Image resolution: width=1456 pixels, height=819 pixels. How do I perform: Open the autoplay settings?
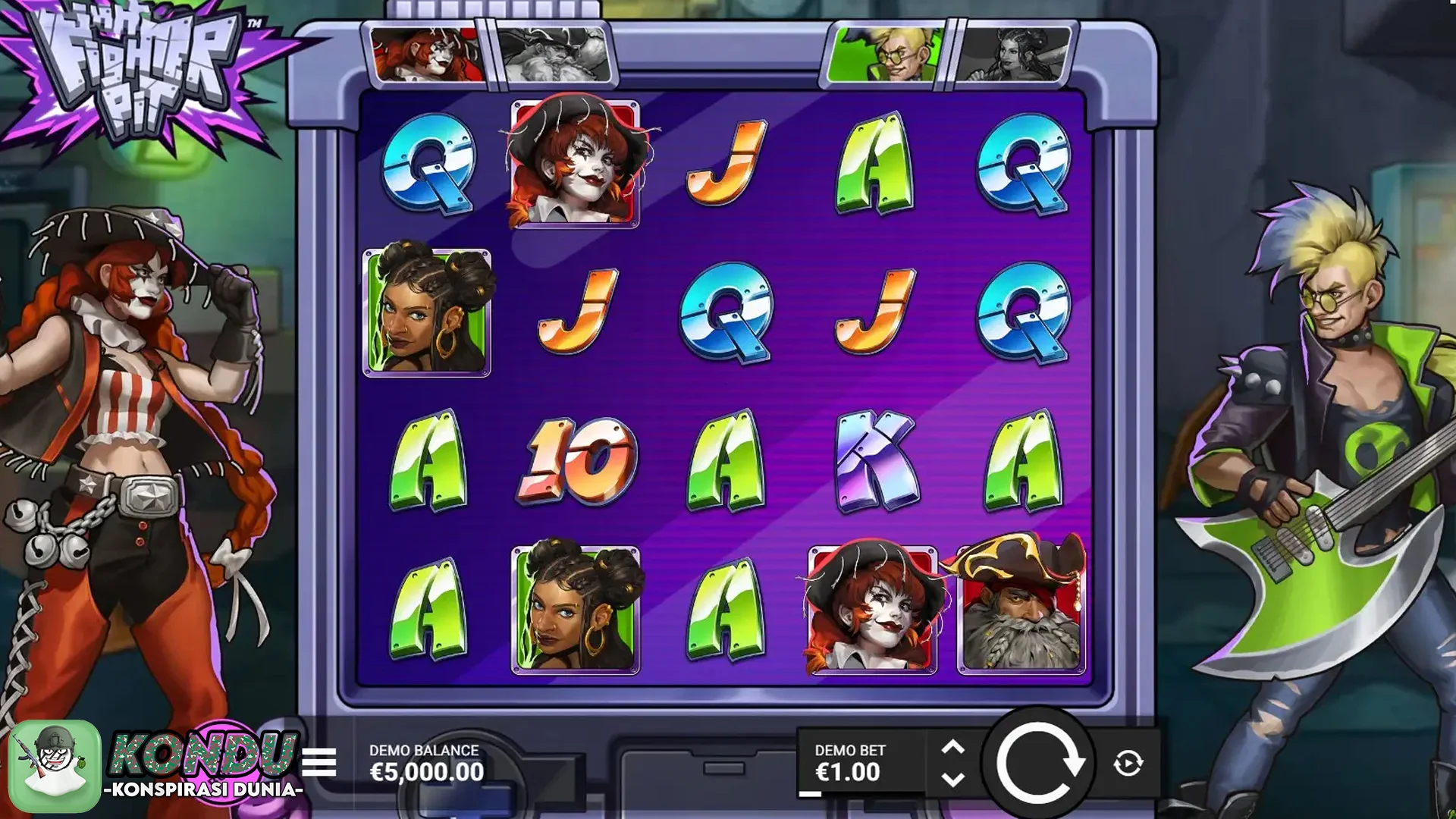pos(1128,763)
